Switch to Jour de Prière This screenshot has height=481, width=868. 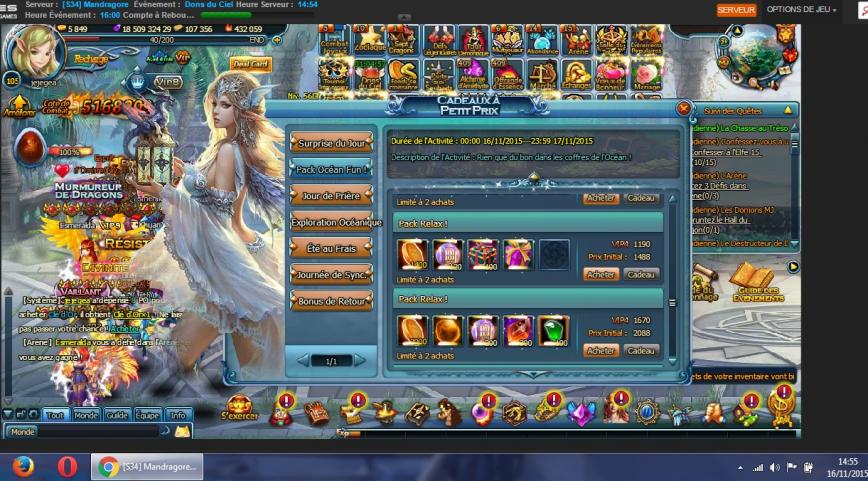coord(330,195)
